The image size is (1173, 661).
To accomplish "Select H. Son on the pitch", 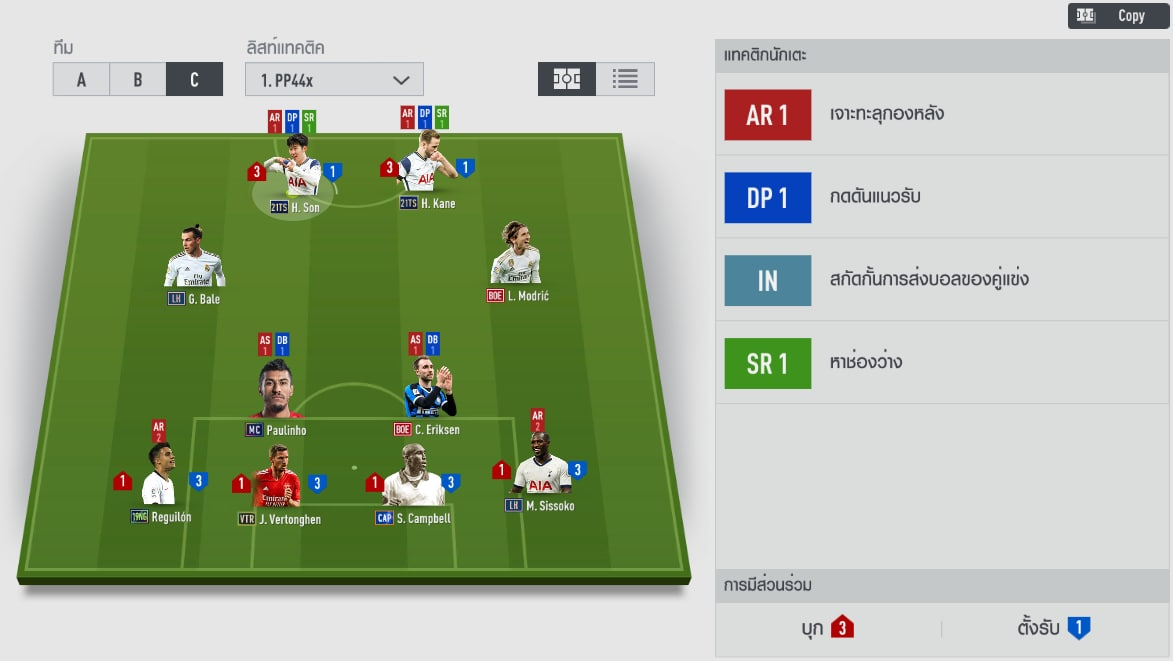I will point(297,172).
